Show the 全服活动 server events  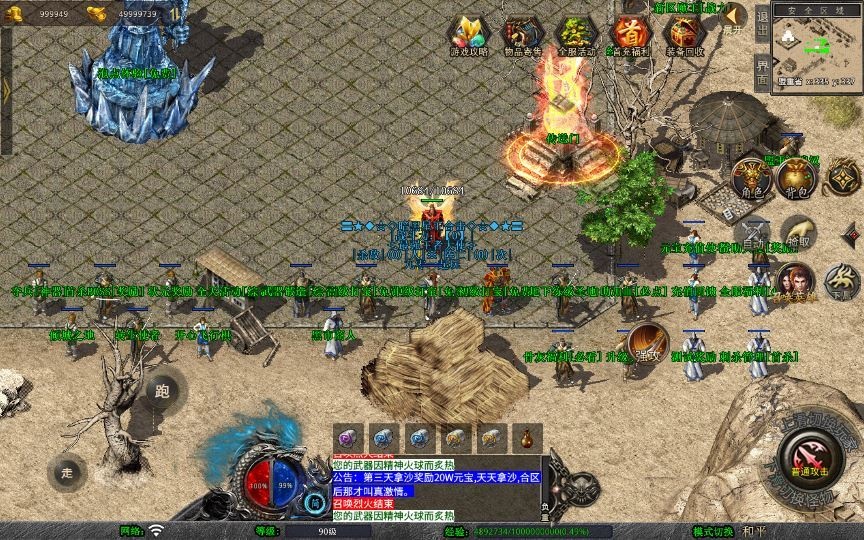pyautogui.click(x=576, y=32)
